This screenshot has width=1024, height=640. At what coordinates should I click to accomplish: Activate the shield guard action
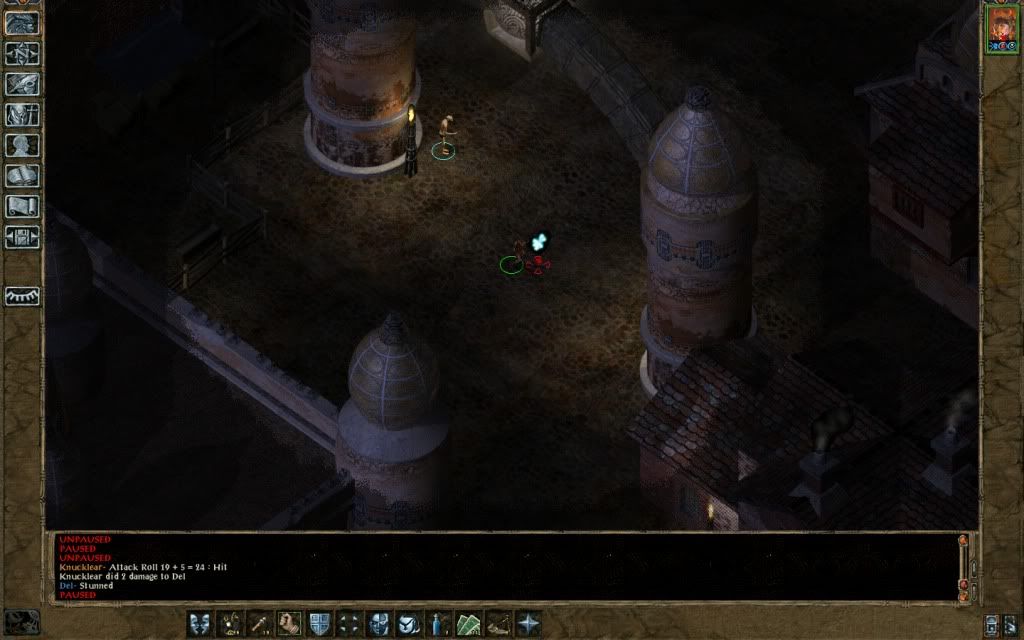click(320, 623)
